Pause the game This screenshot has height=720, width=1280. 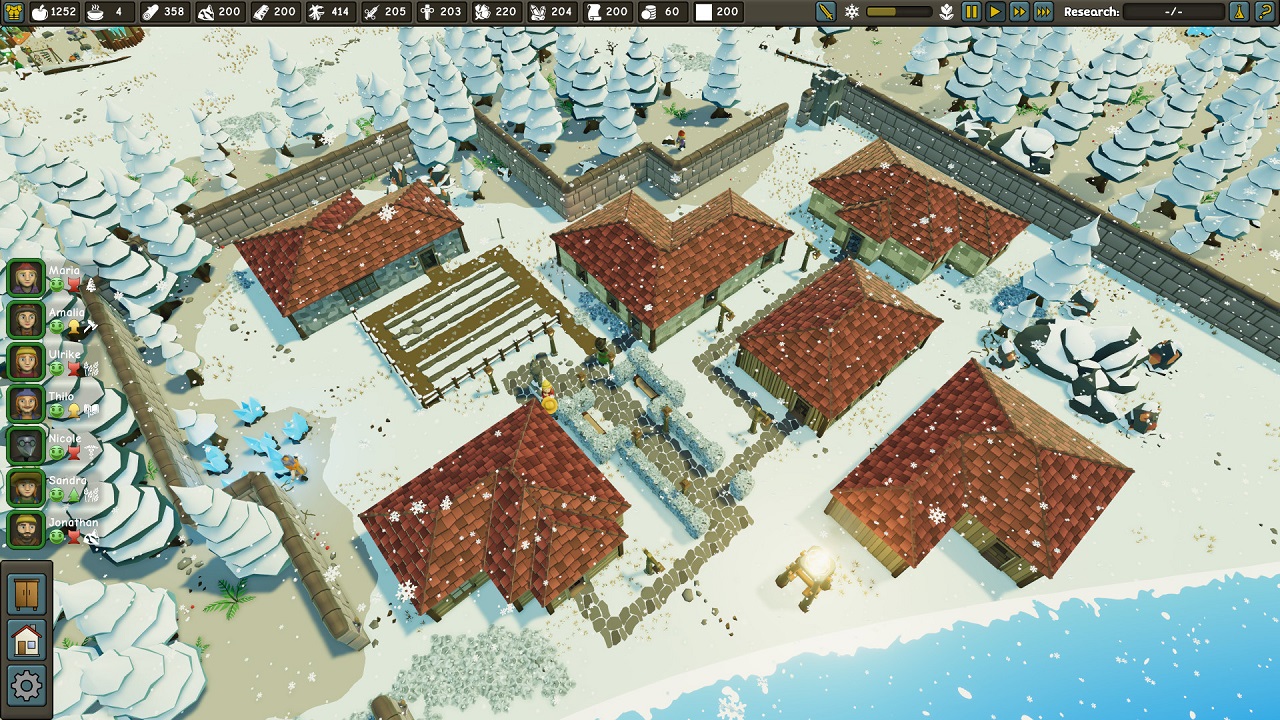(970, 12)
